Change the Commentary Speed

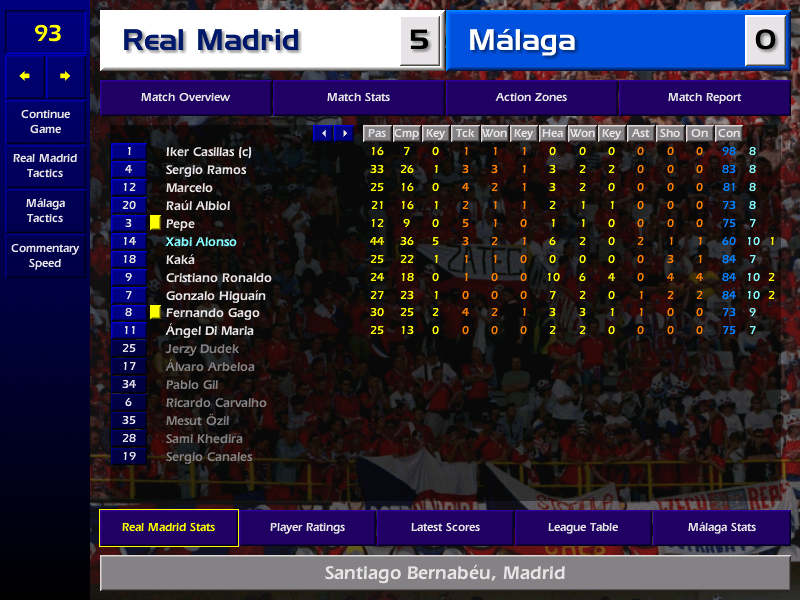click(45, 256)
